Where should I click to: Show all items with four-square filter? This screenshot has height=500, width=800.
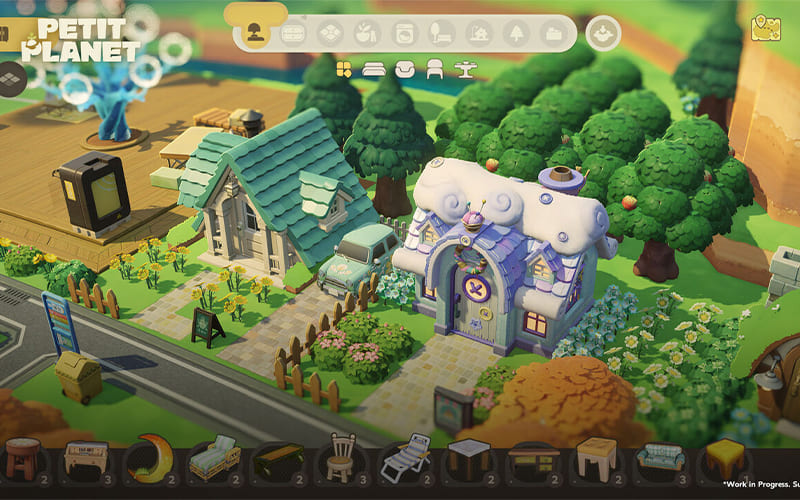coord(344,69)
